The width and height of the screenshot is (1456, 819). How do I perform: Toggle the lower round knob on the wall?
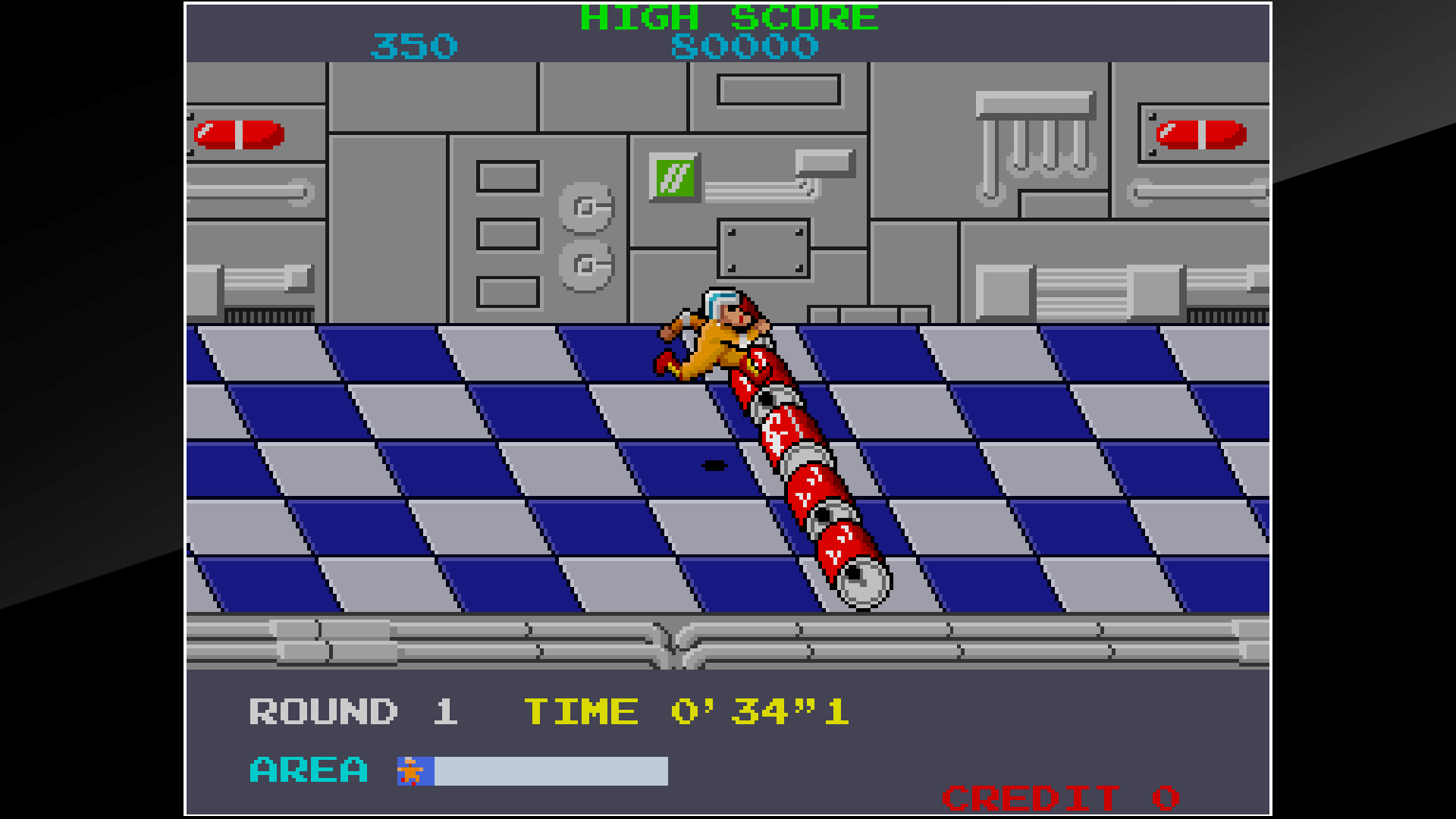[x=586, y=264]
